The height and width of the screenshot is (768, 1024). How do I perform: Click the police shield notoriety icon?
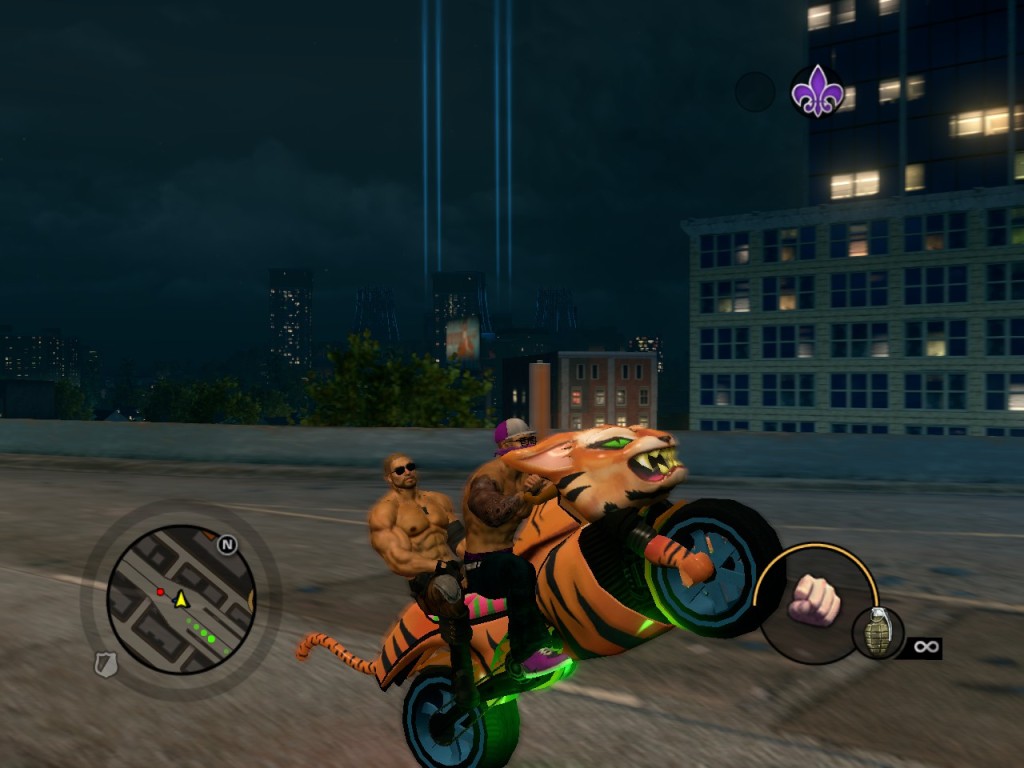click(x=106, y=664)
